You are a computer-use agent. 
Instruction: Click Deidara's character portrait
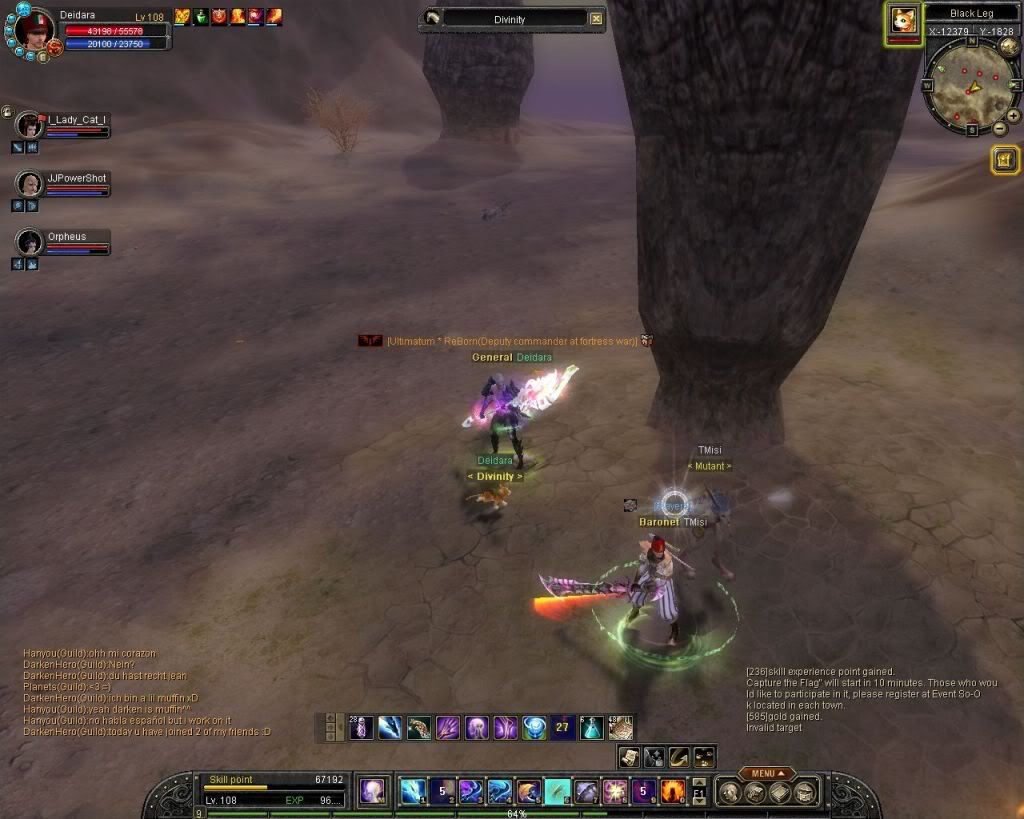click(x=33, y=30)
